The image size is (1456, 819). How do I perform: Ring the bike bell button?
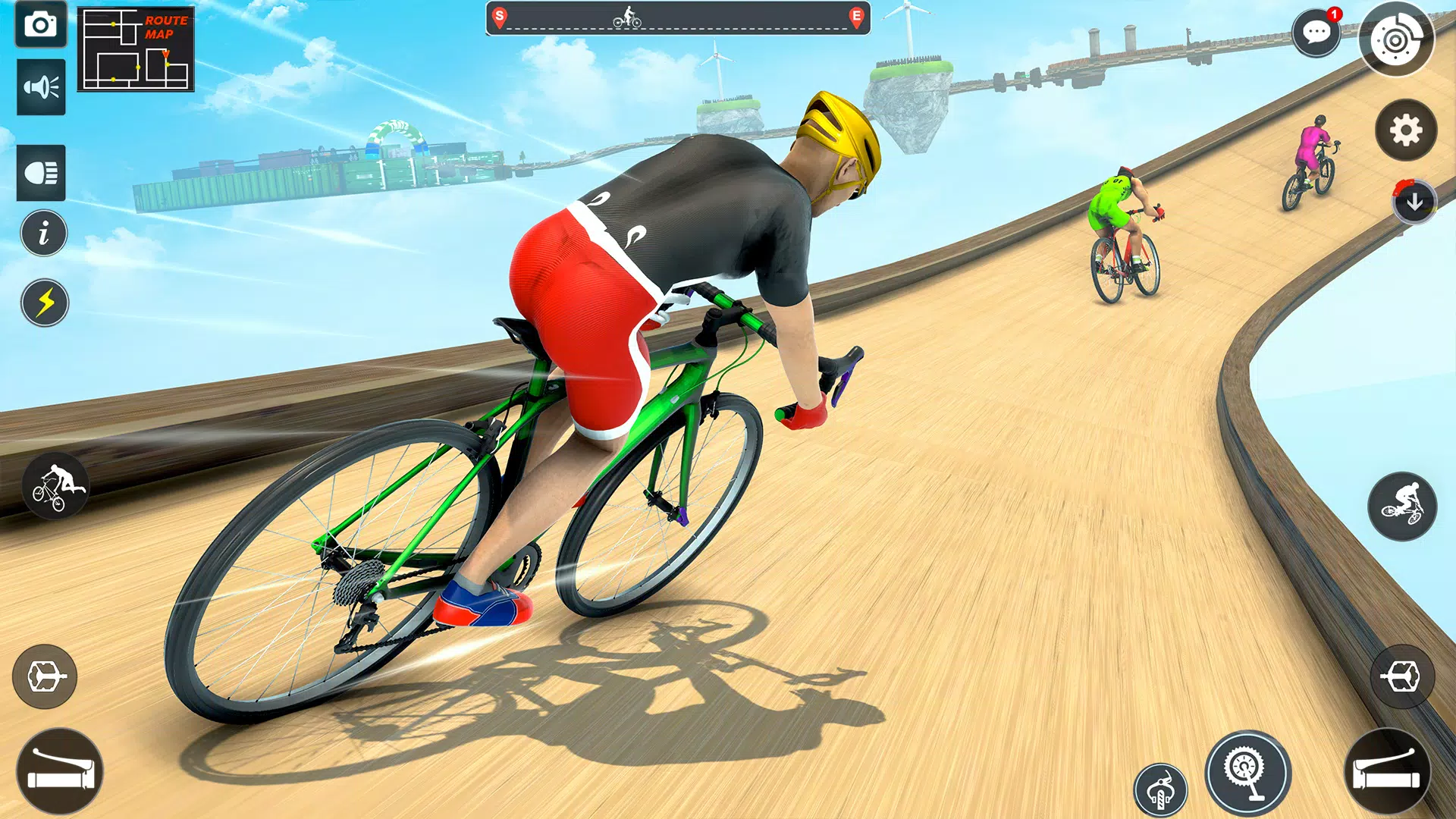[x=1160, y=790]
